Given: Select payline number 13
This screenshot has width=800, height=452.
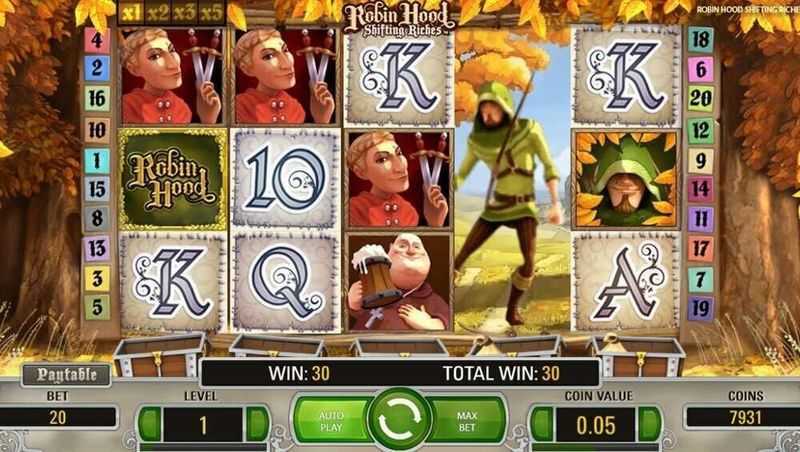Looking at the screenshot, I should click(97, 248).
